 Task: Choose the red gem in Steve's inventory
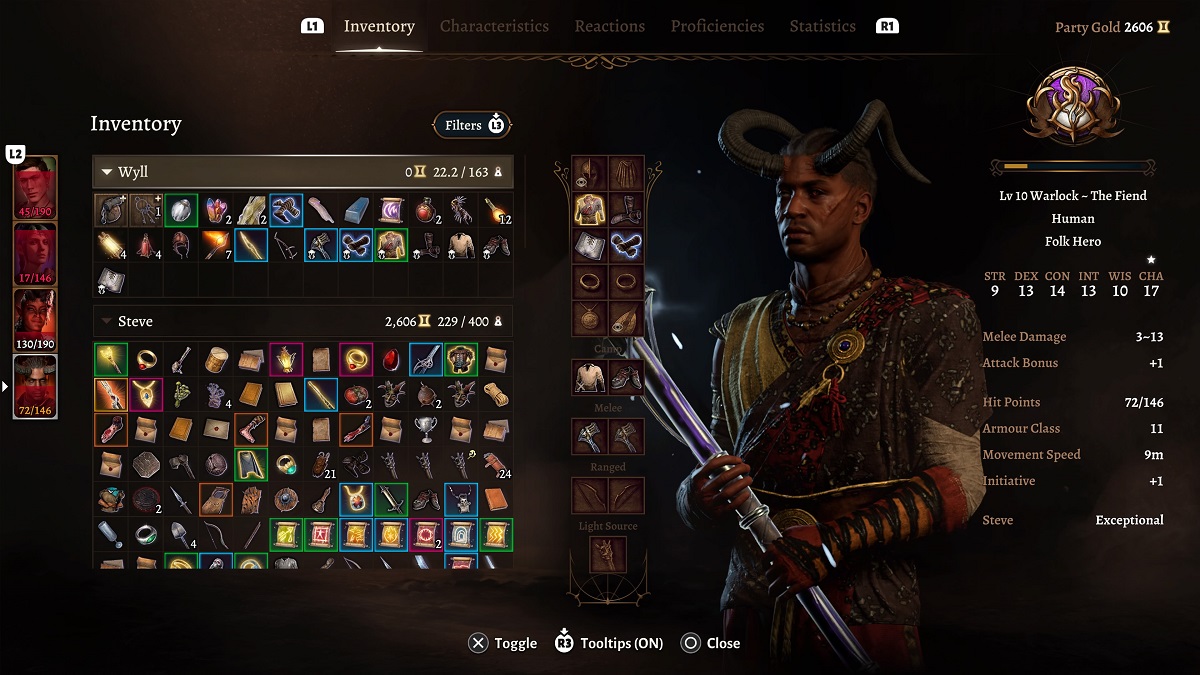[x=389, y=359]
